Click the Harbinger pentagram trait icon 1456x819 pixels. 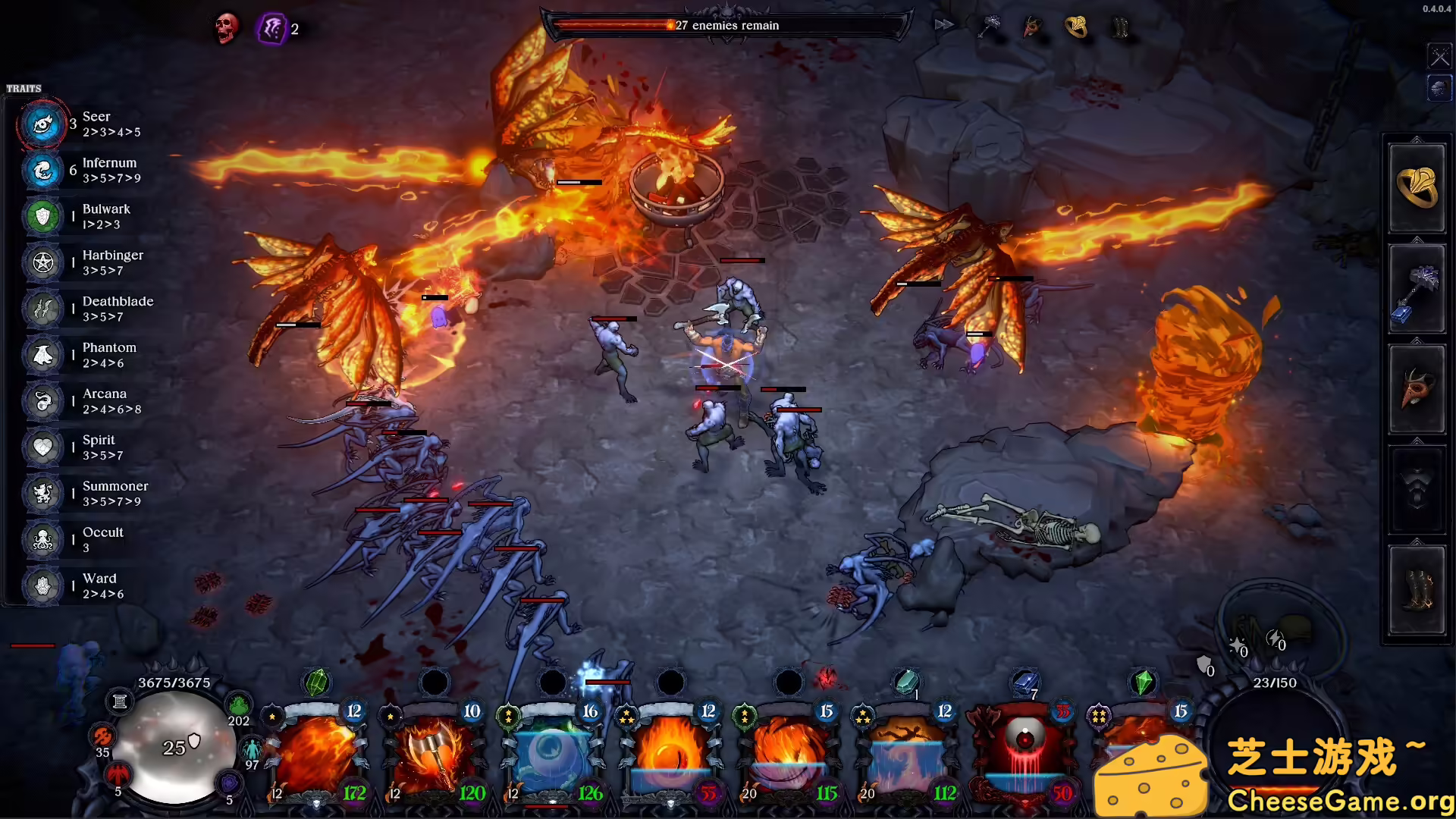42,263
